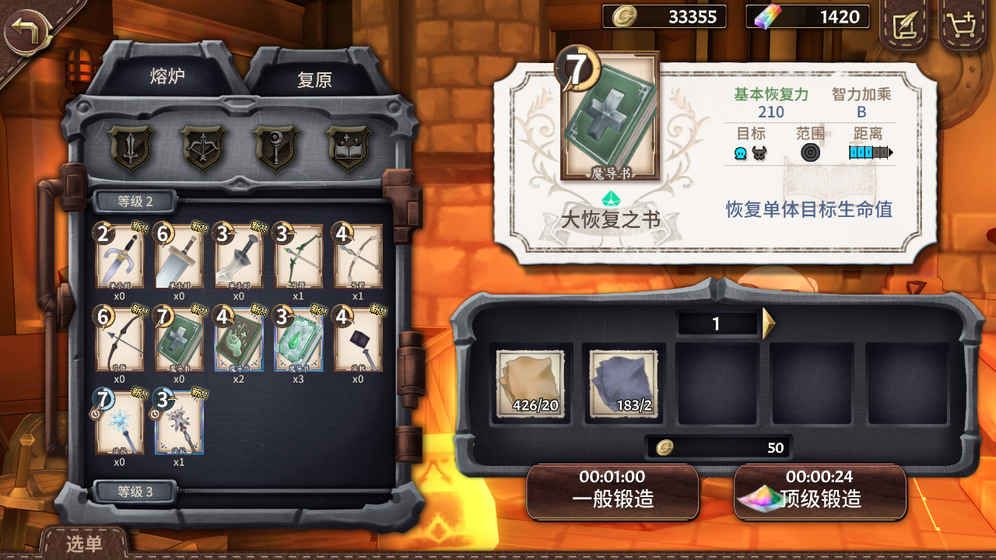Choose the cost 4 green potion book
This screenshot has width=996, height=560.
point(239,341)
